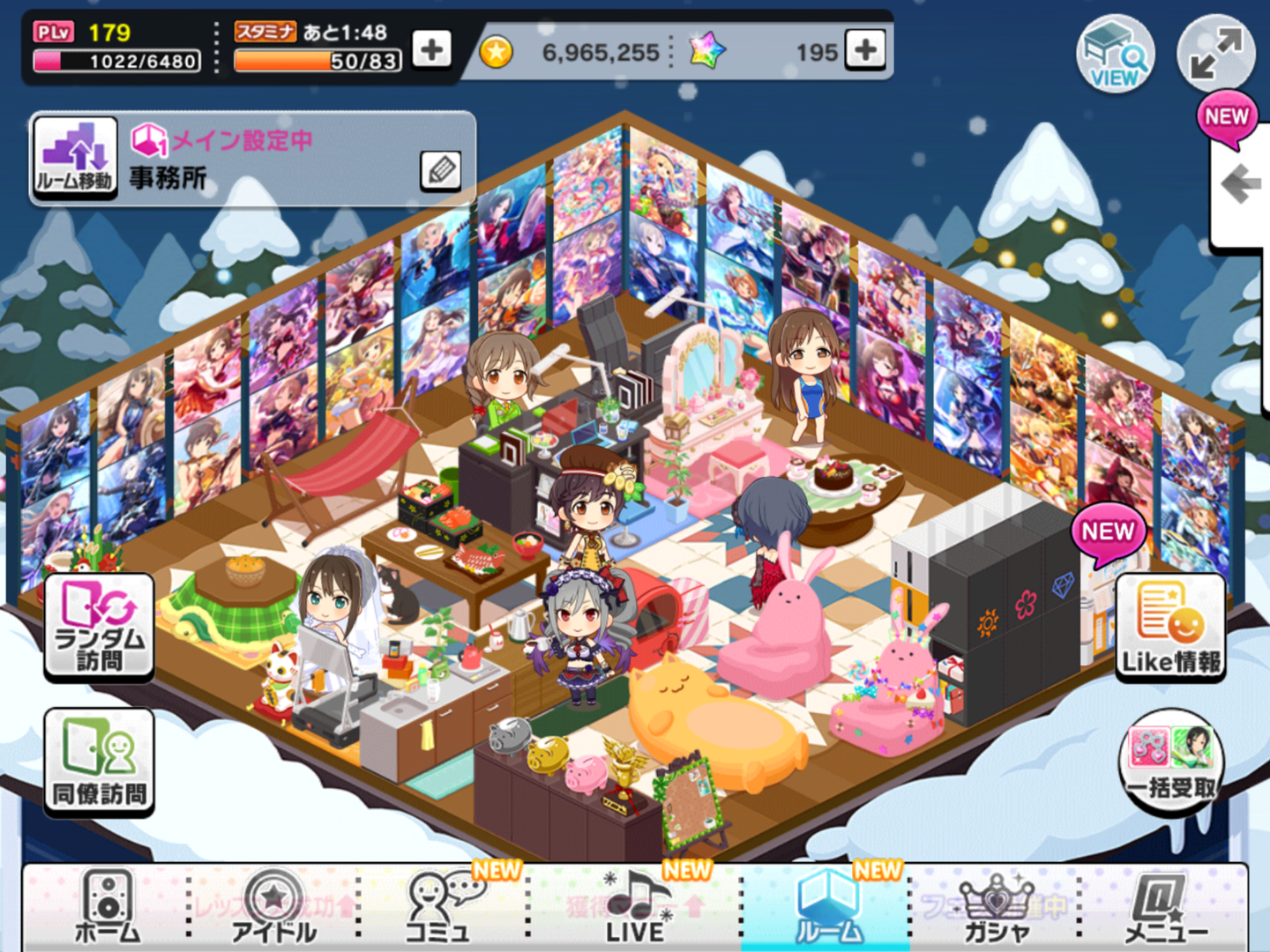Screen dimensions: 1270x952
Task: Open the コミュ (Commu) tab
Action: pyautogui.click(x=438, y=906)
